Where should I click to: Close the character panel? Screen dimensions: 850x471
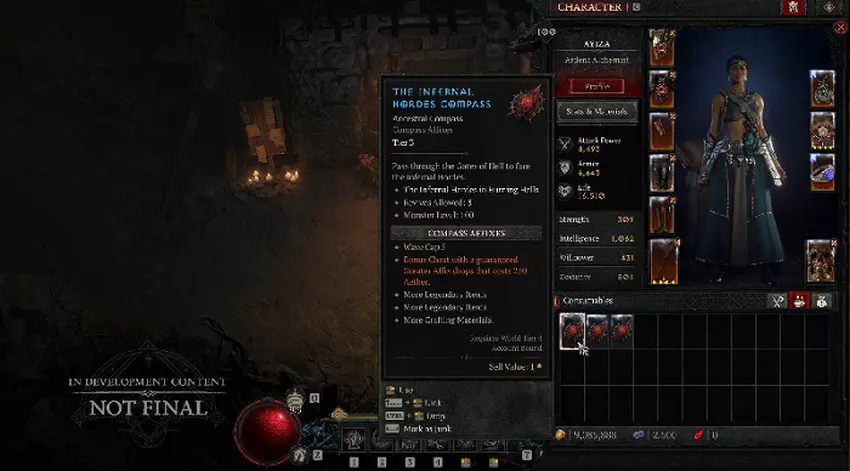click(x=839, y=28)
